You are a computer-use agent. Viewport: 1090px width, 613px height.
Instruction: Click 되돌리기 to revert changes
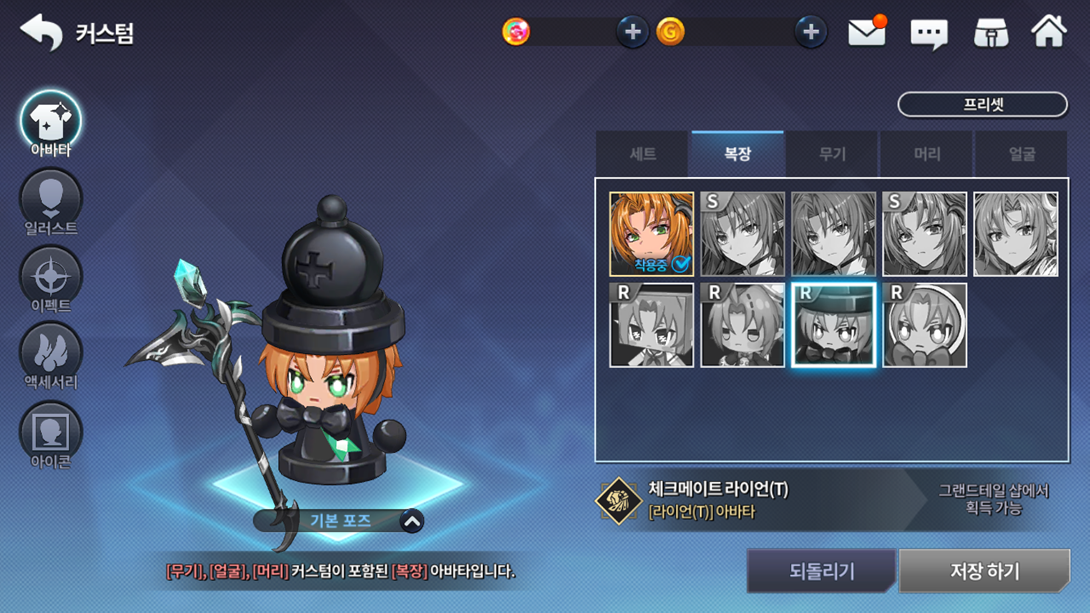point(821,571)
